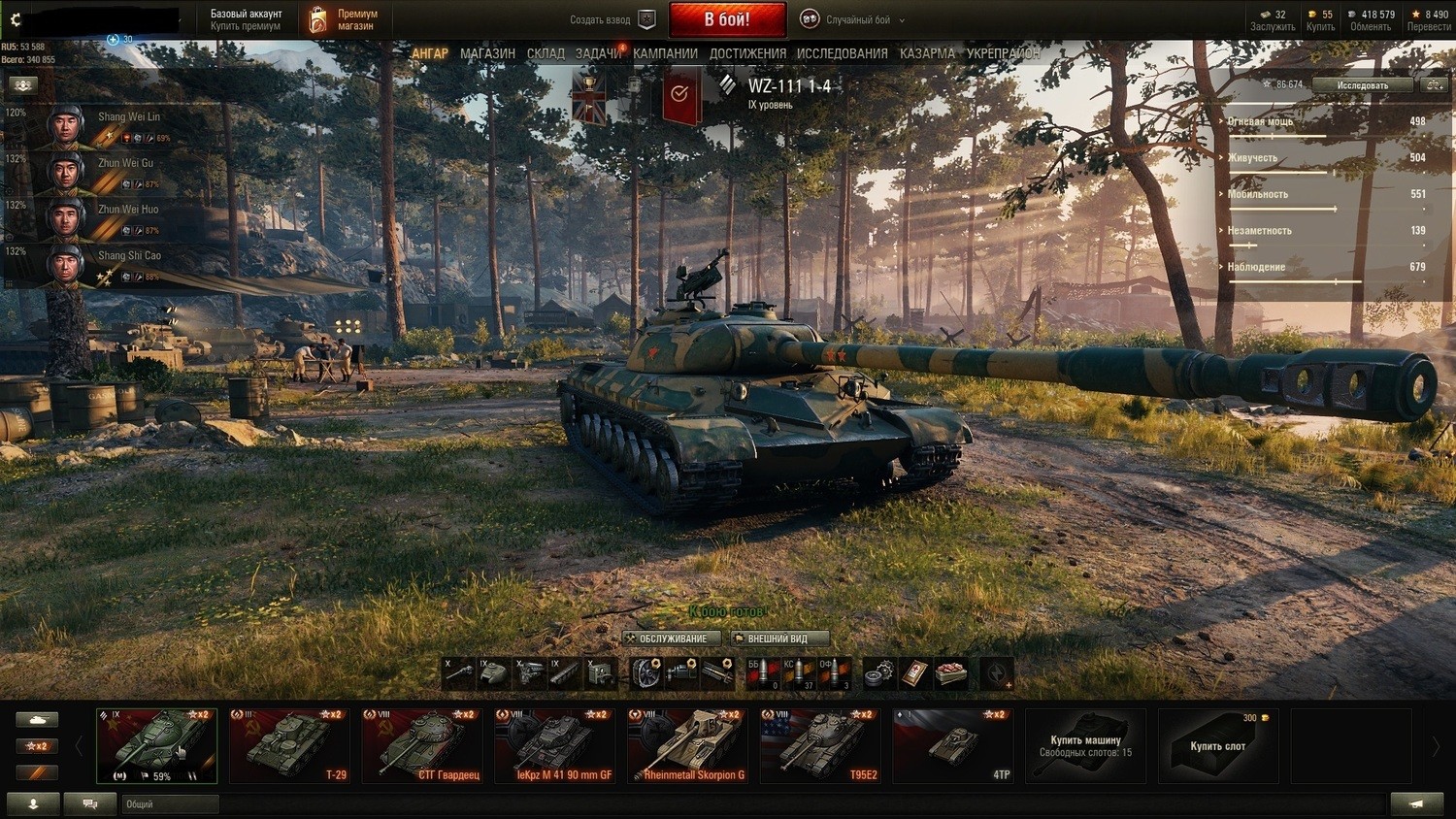1456x819 pixels.
Task: Select the СТГ Гвардеец tank
Action: point(422,745)
